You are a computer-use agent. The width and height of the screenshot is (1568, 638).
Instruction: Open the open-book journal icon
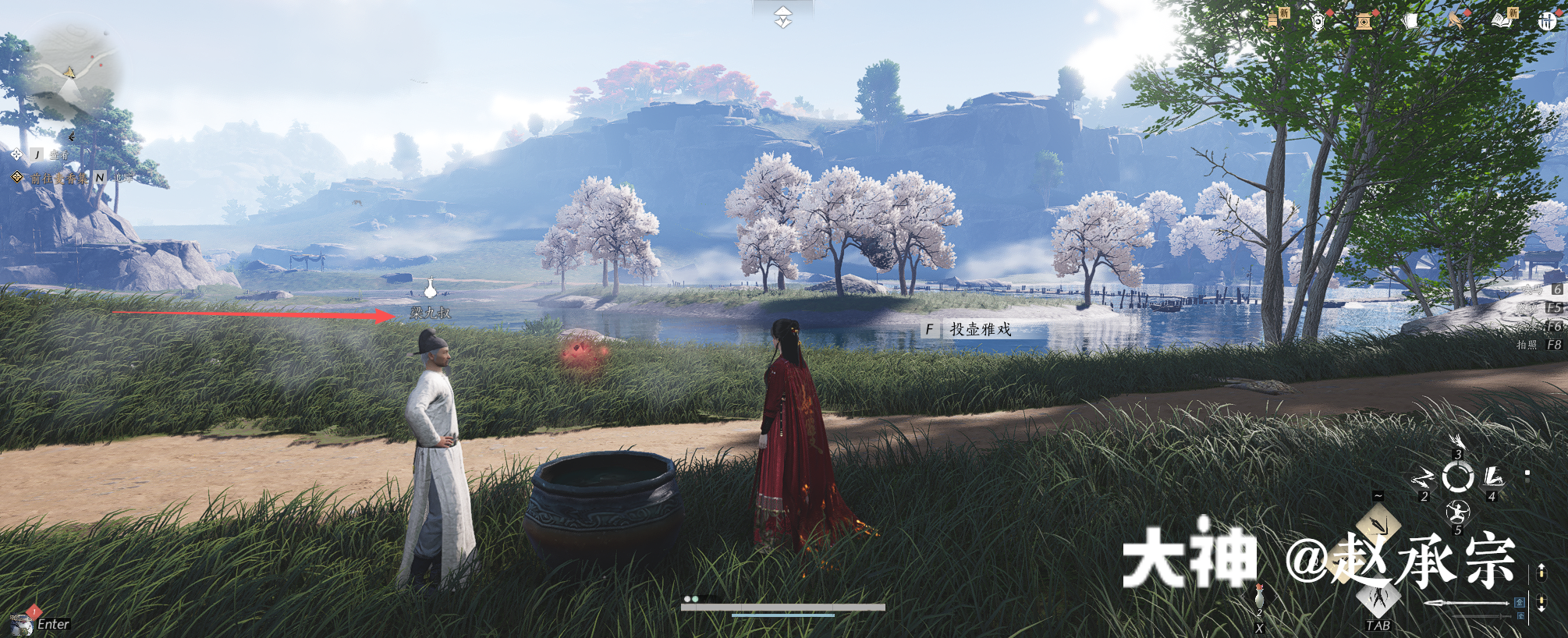click(1502, 20)
